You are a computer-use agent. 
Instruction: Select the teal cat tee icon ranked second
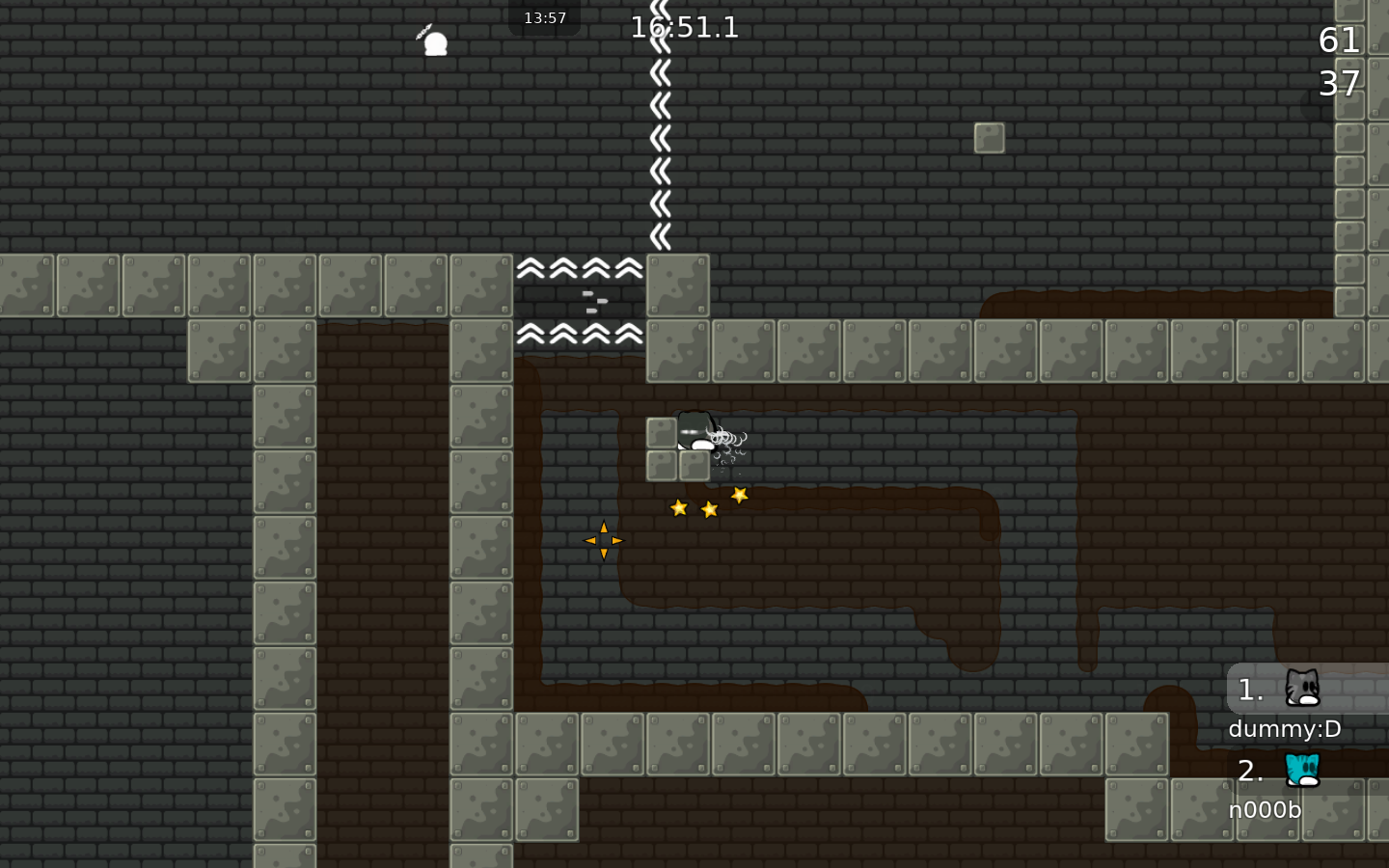1300,771
